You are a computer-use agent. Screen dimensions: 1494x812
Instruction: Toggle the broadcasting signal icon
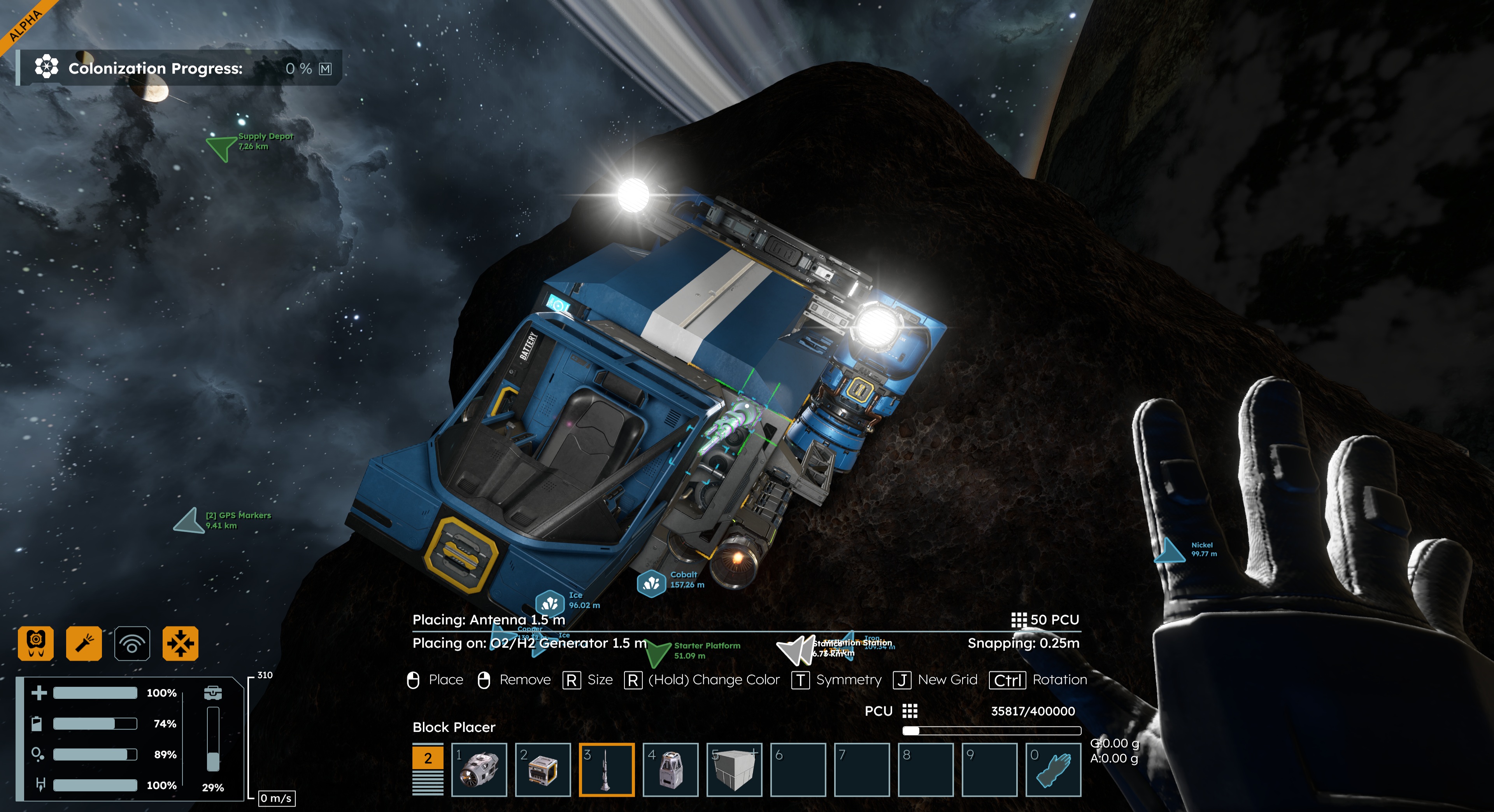[132, 643]
